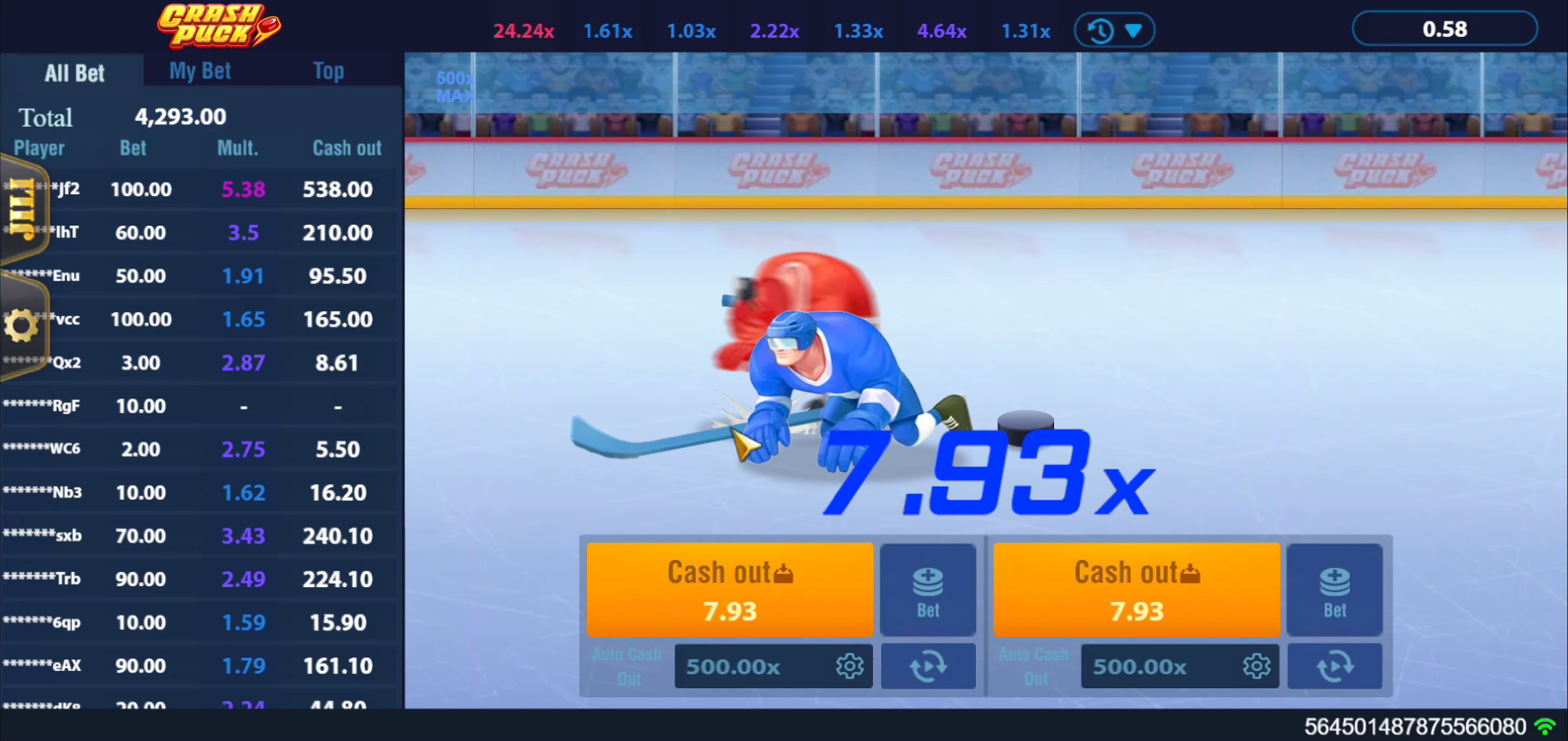Switch to the My Bet tab
This screenshot has width=1568, height=741.
pyautogui.click(x=198, y=70)
